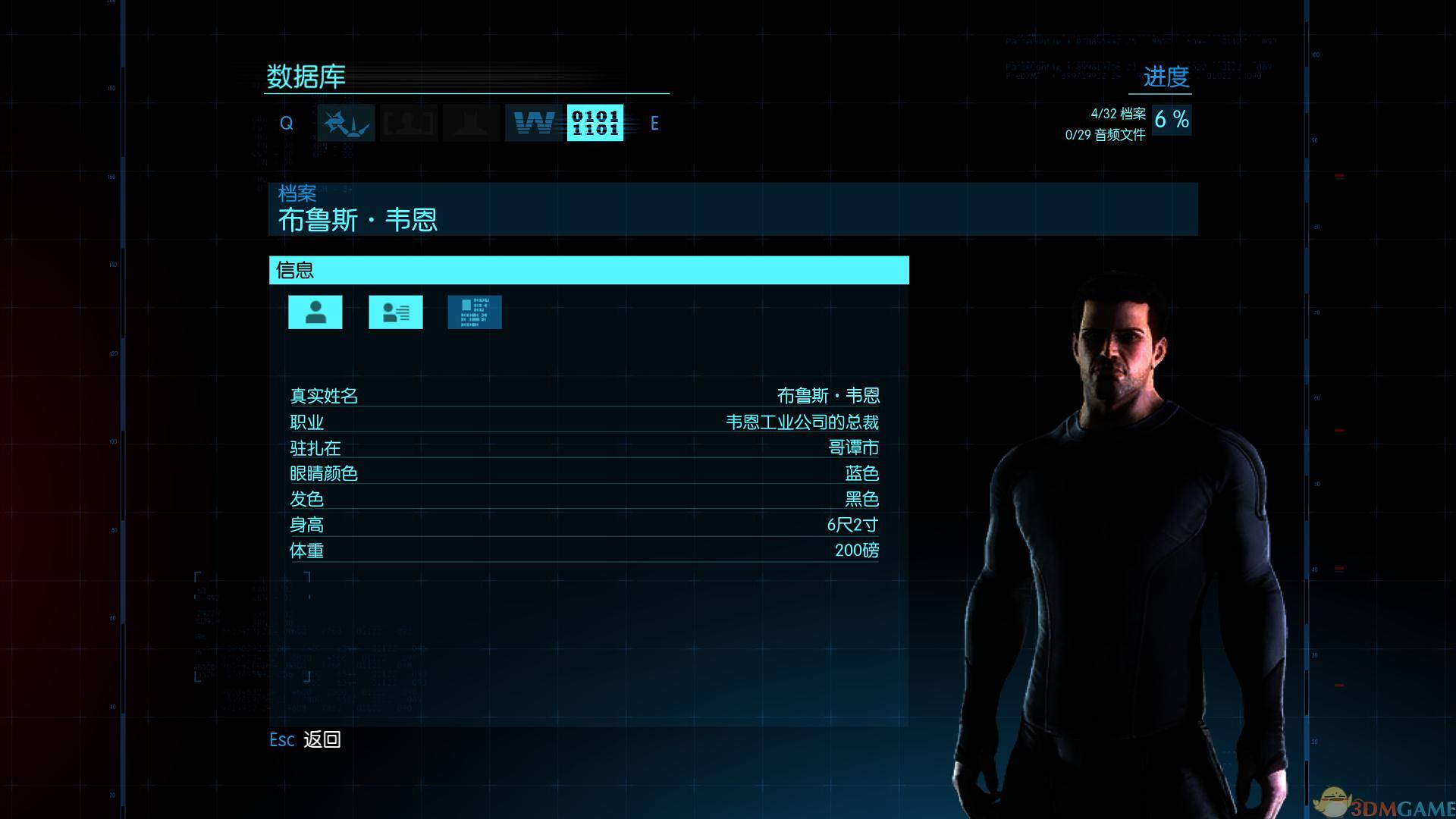The width and height of the screenshot is (1456, 819).
Task: Select the villain emblem category icon
Action: point(345,123)
